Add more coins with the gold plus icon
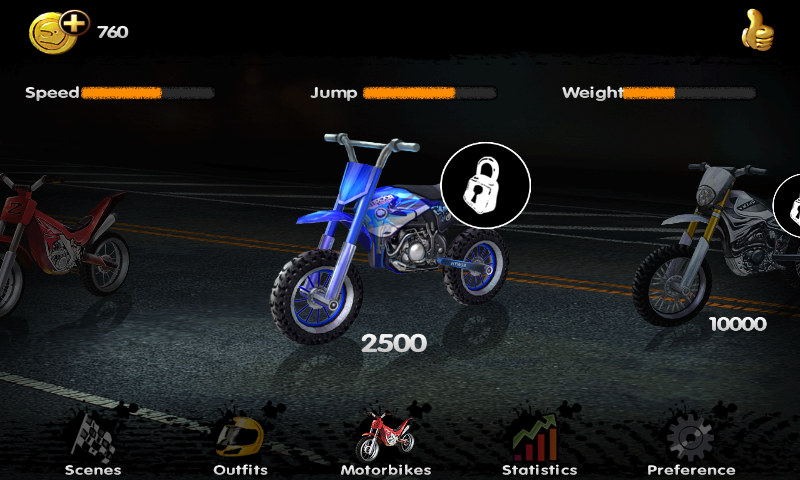Viewport: 800px width, 480px height. pyautogui.click(x=60, y=30)
